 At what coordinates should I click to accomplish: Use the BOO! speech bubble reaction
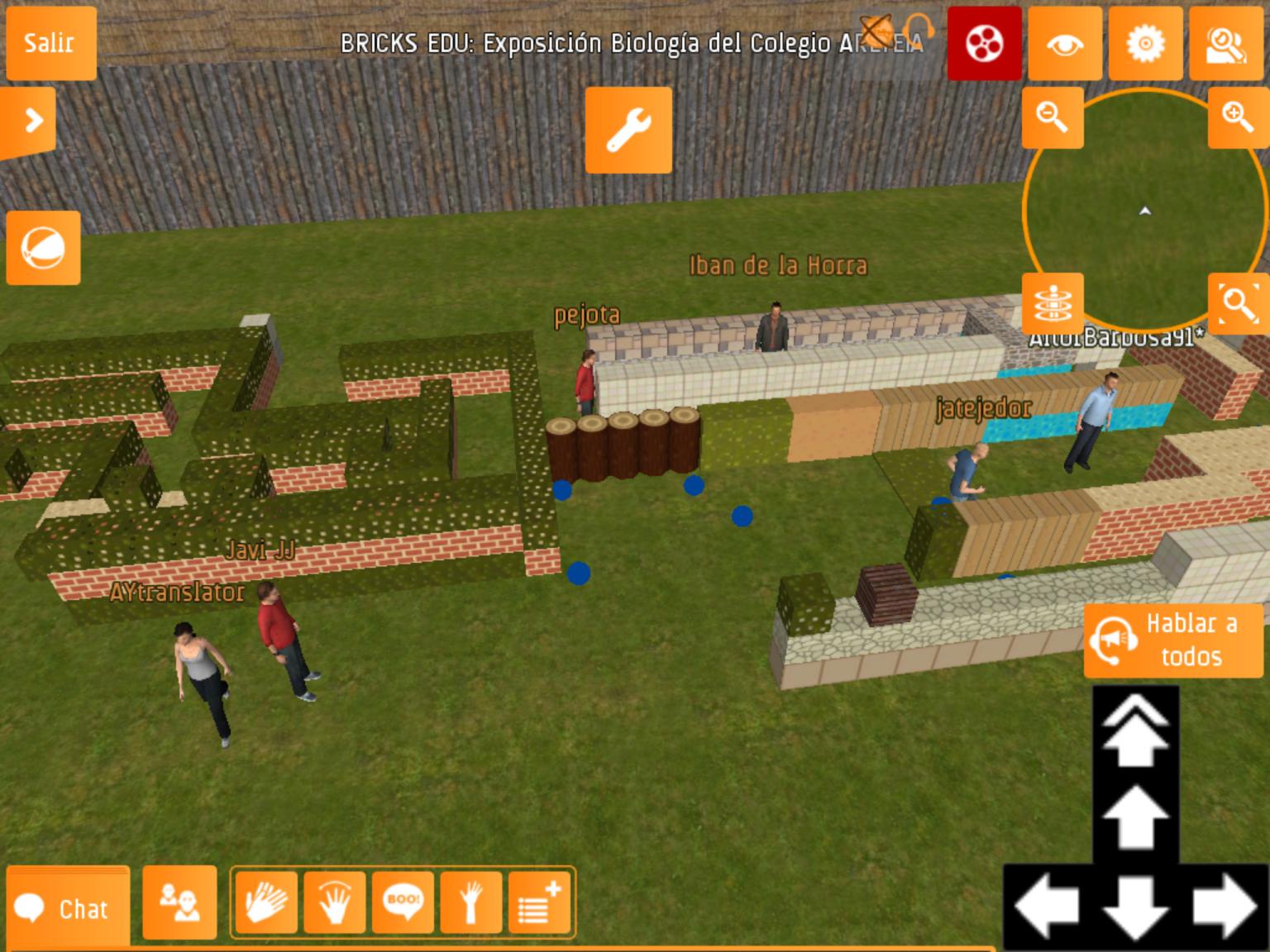403,902
